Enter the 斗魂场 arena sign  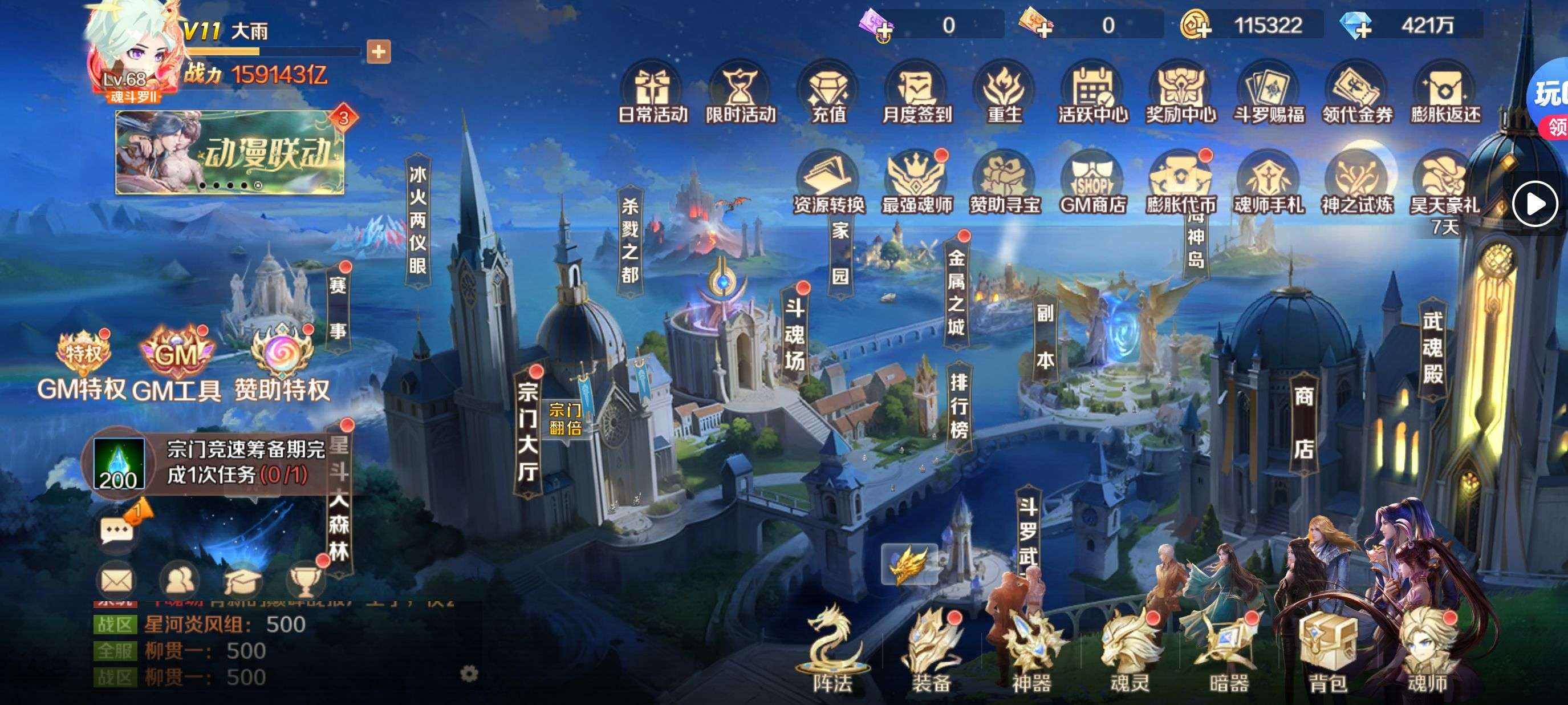tap(794, 334)
